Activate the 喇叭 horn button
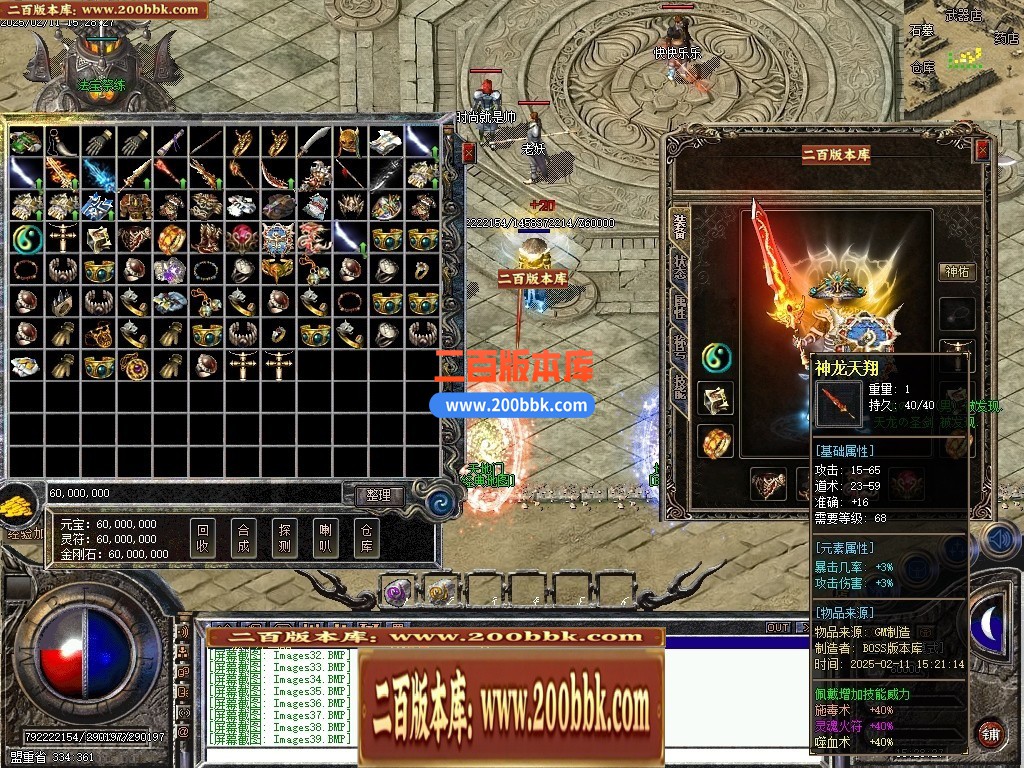 click(x=325, y=539)
